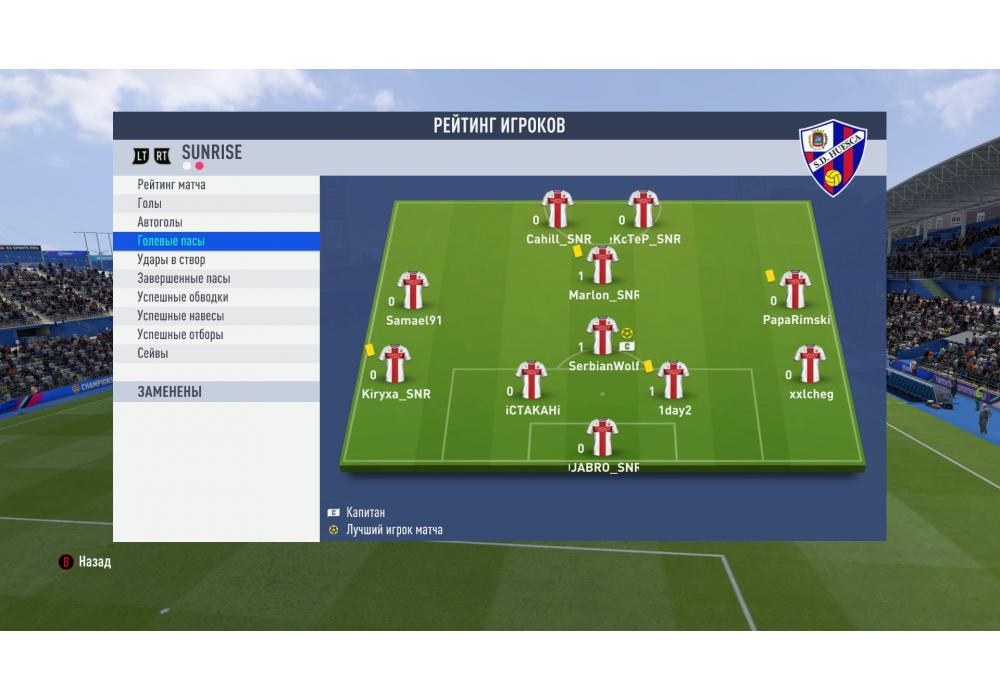1000x700 pixels.
Task: Show the Автоголы statistic
Action: [215, 222]
